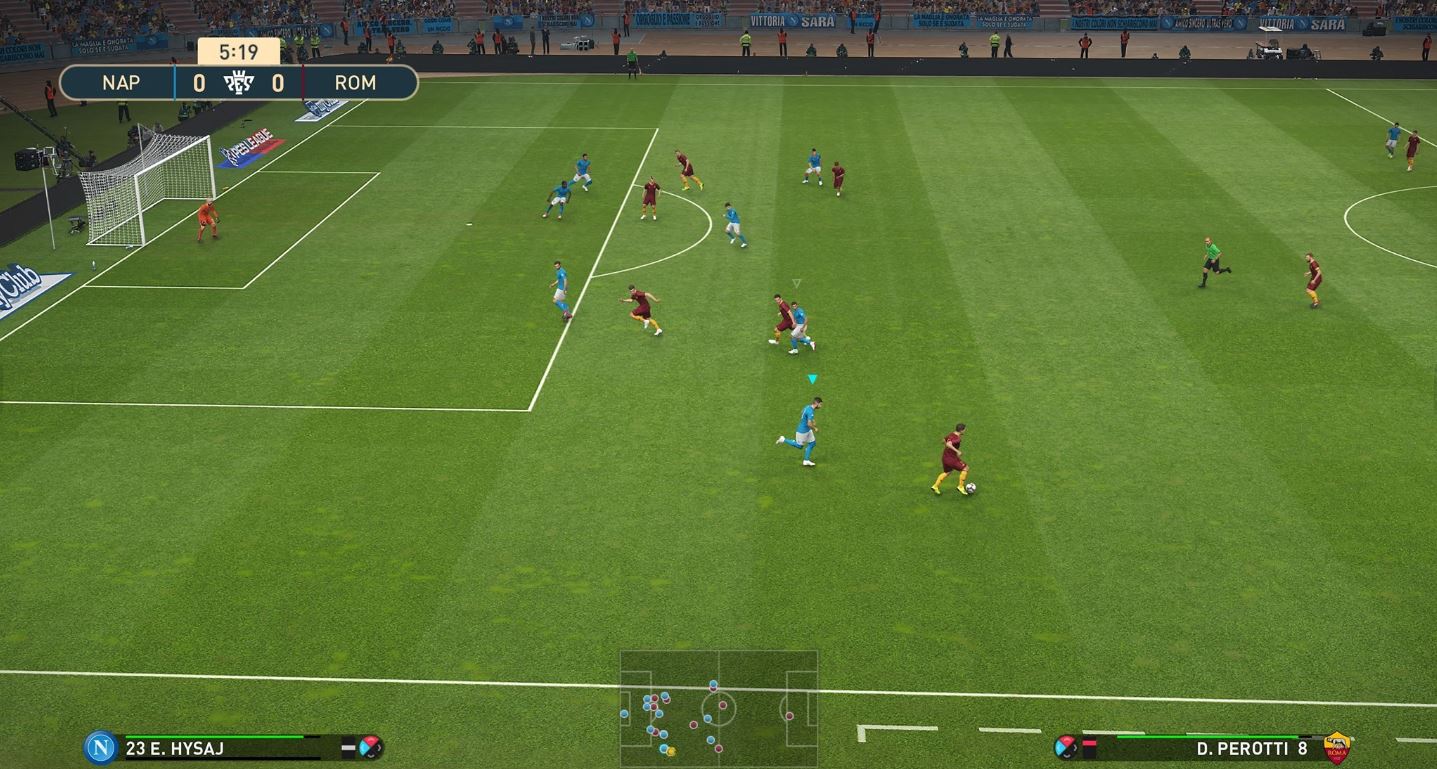Click the tactics indicator beside D. Perotti
This screenshot has height=769, width=1437.
click(x=1066, y=746)
